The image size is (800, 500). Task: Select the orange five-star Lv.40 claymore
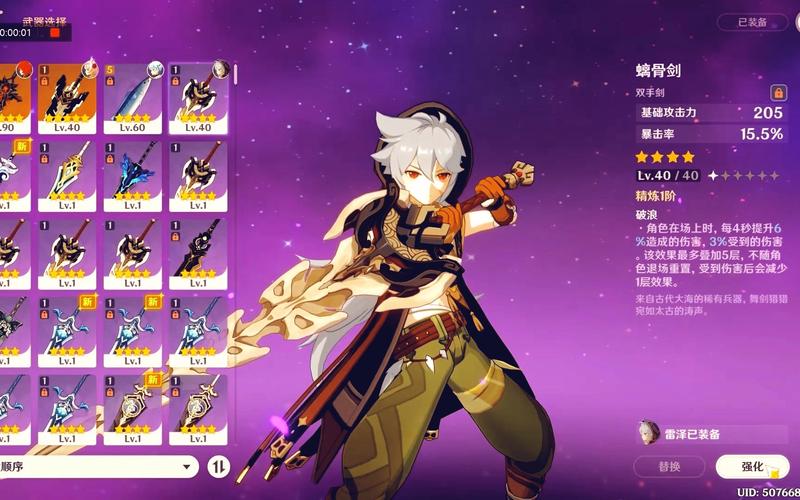pyautogui.click(x=67, y=98)
